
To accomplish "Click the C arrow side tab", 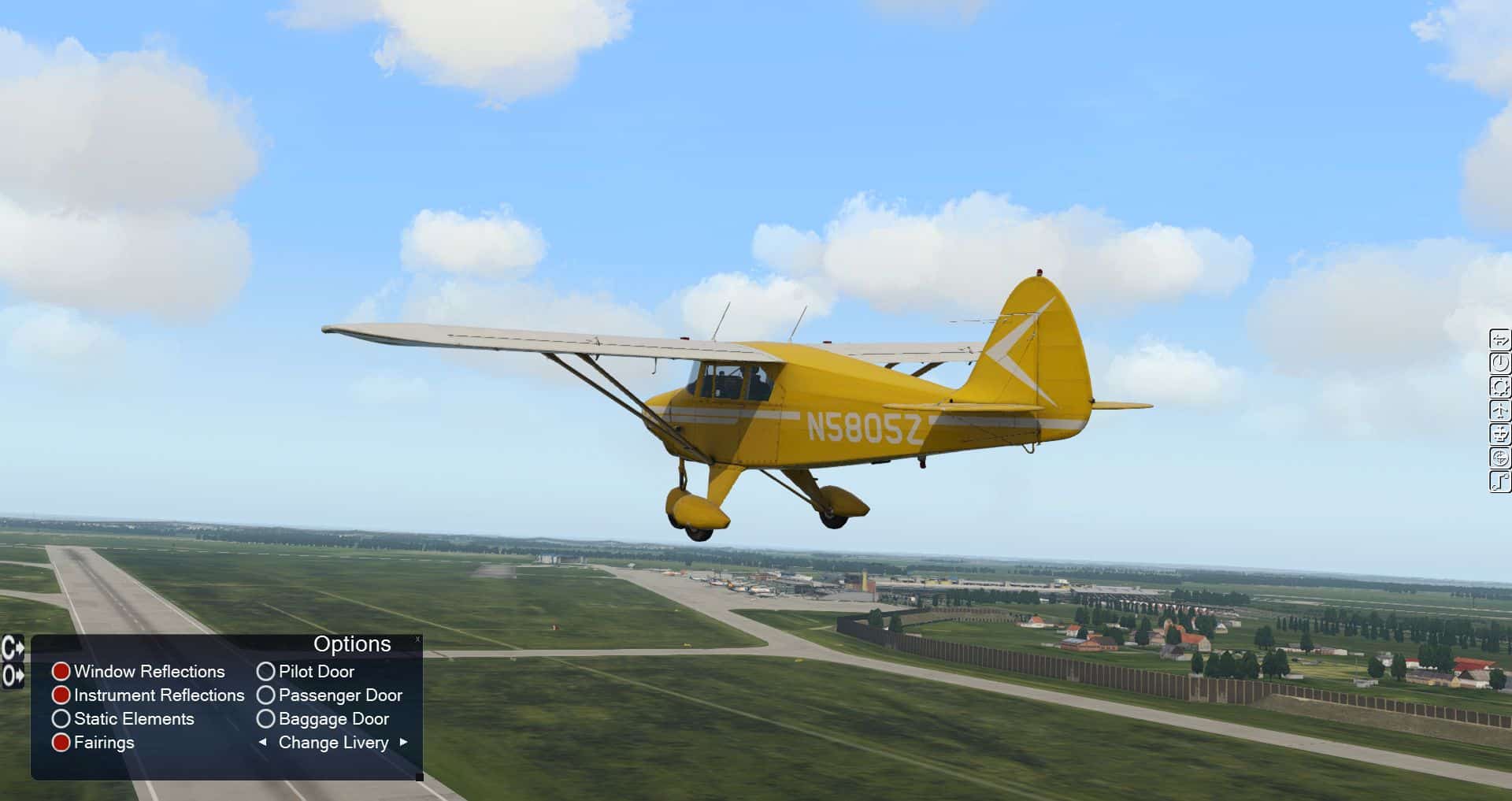I will (13, 649).
